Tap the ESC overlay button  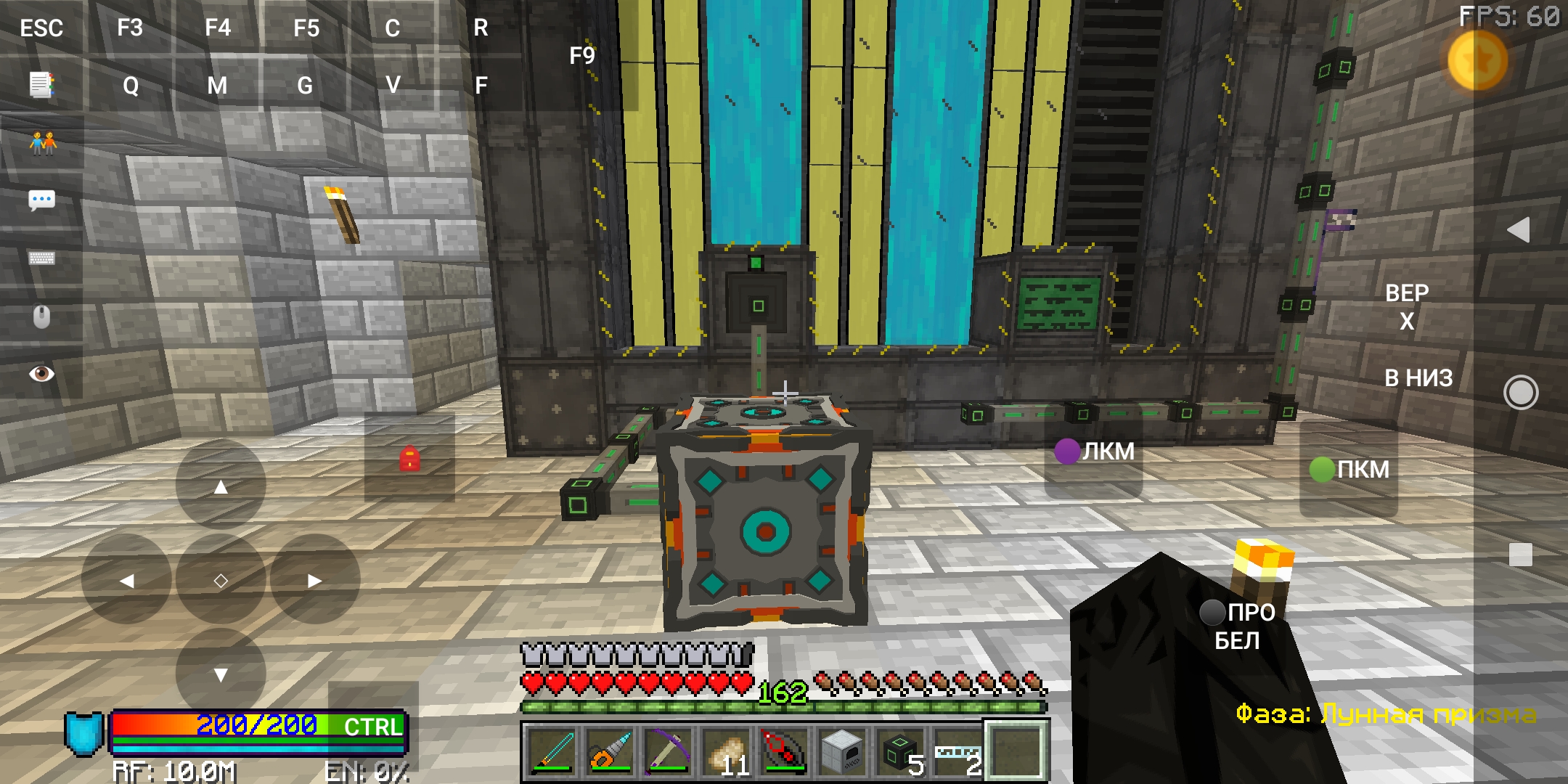pos(41,28)
